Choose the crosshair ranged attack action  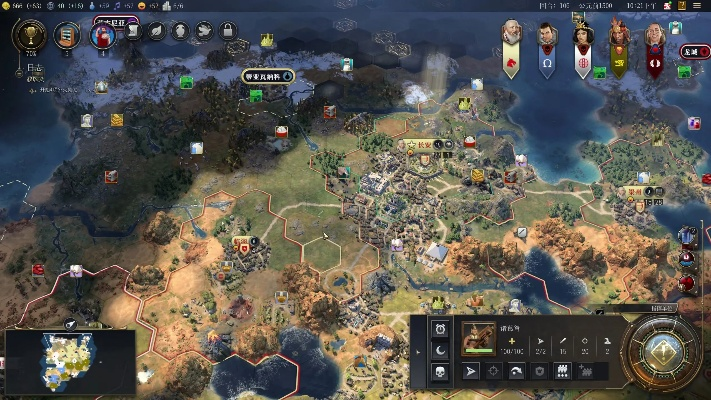[x=494, y=371]
